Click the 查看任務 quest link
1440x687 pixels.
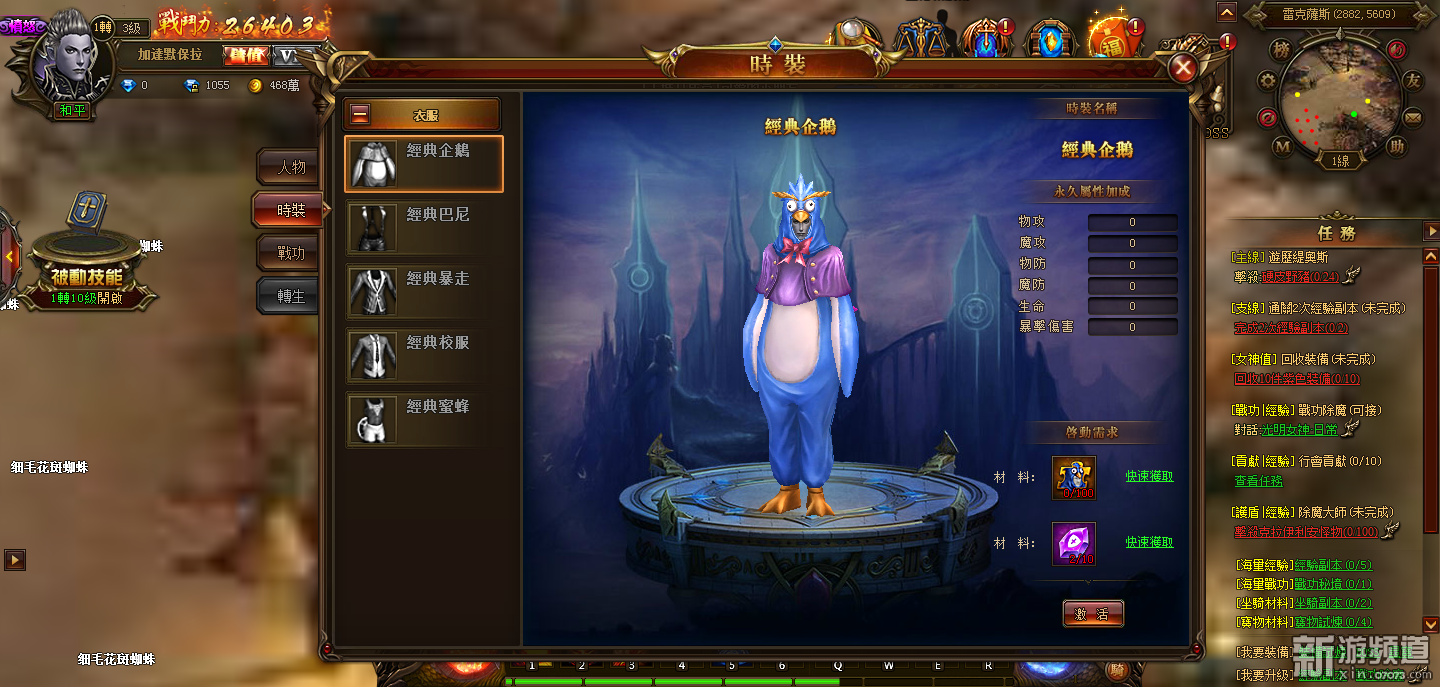tap(1258, 481)
